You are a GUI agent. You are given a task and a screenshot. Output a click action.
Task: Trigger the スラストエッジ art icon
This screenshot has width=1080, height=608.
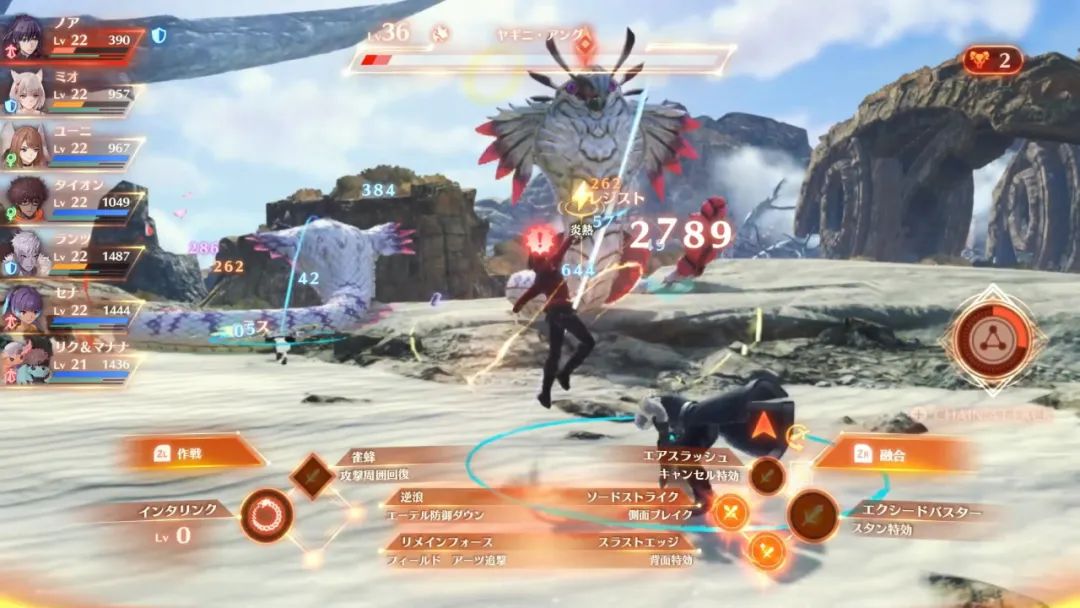[767, 549]
